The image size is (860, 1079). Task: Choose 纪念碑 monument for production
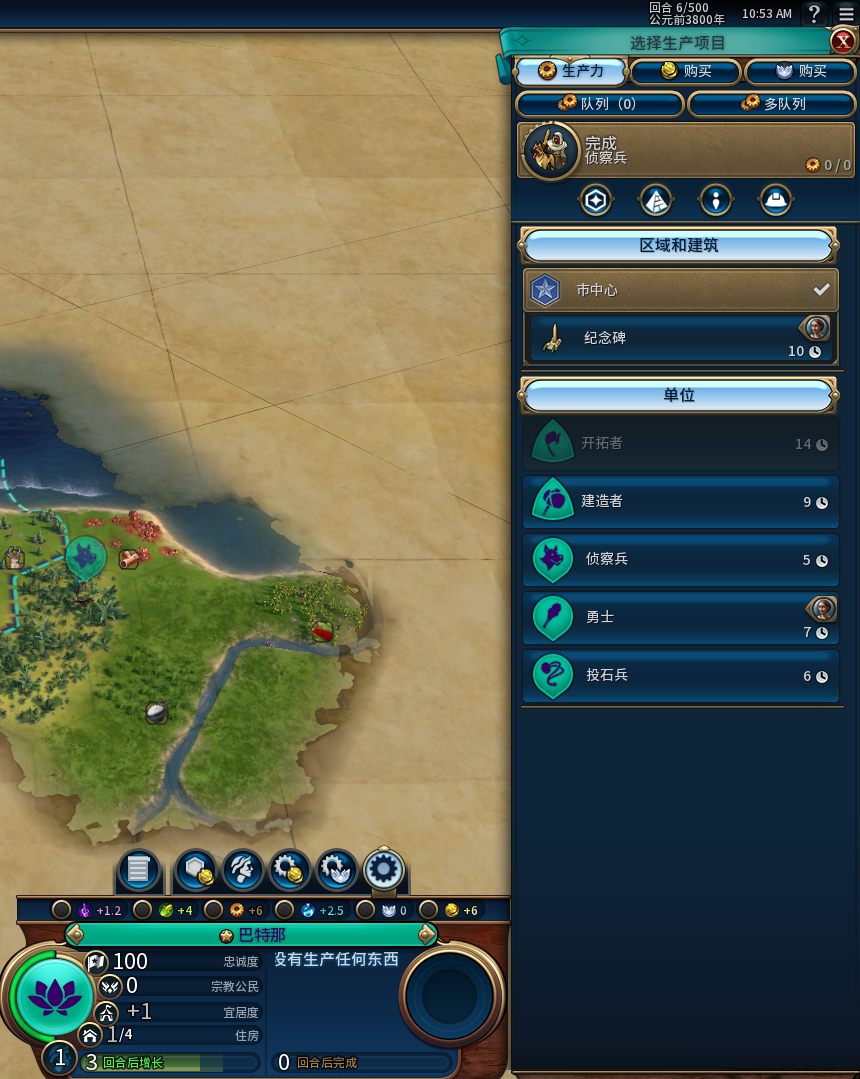(x=680, y=338)
